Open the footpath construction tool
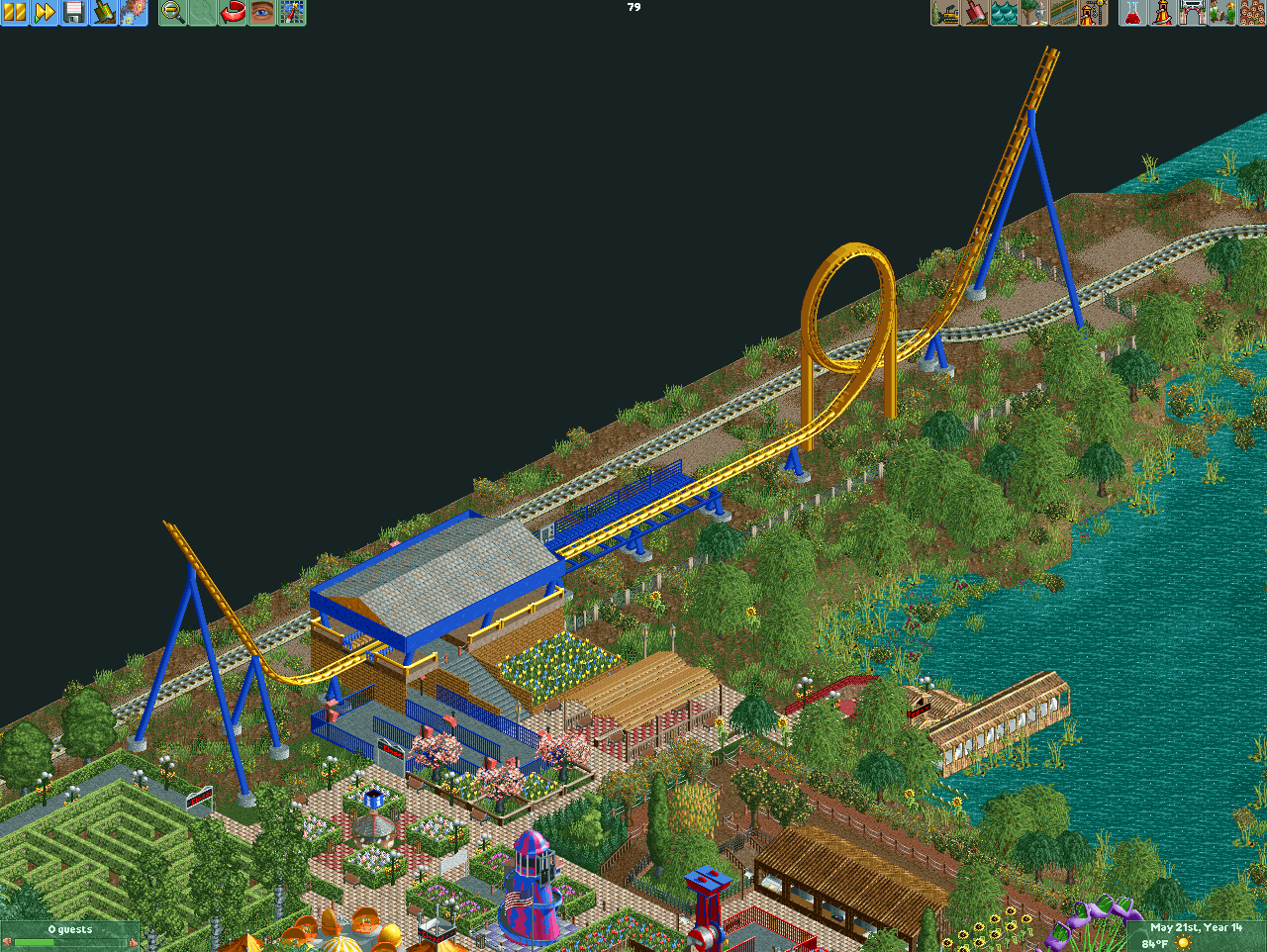The height and width of the screenshot is (952, 1267). [1064, 13]
